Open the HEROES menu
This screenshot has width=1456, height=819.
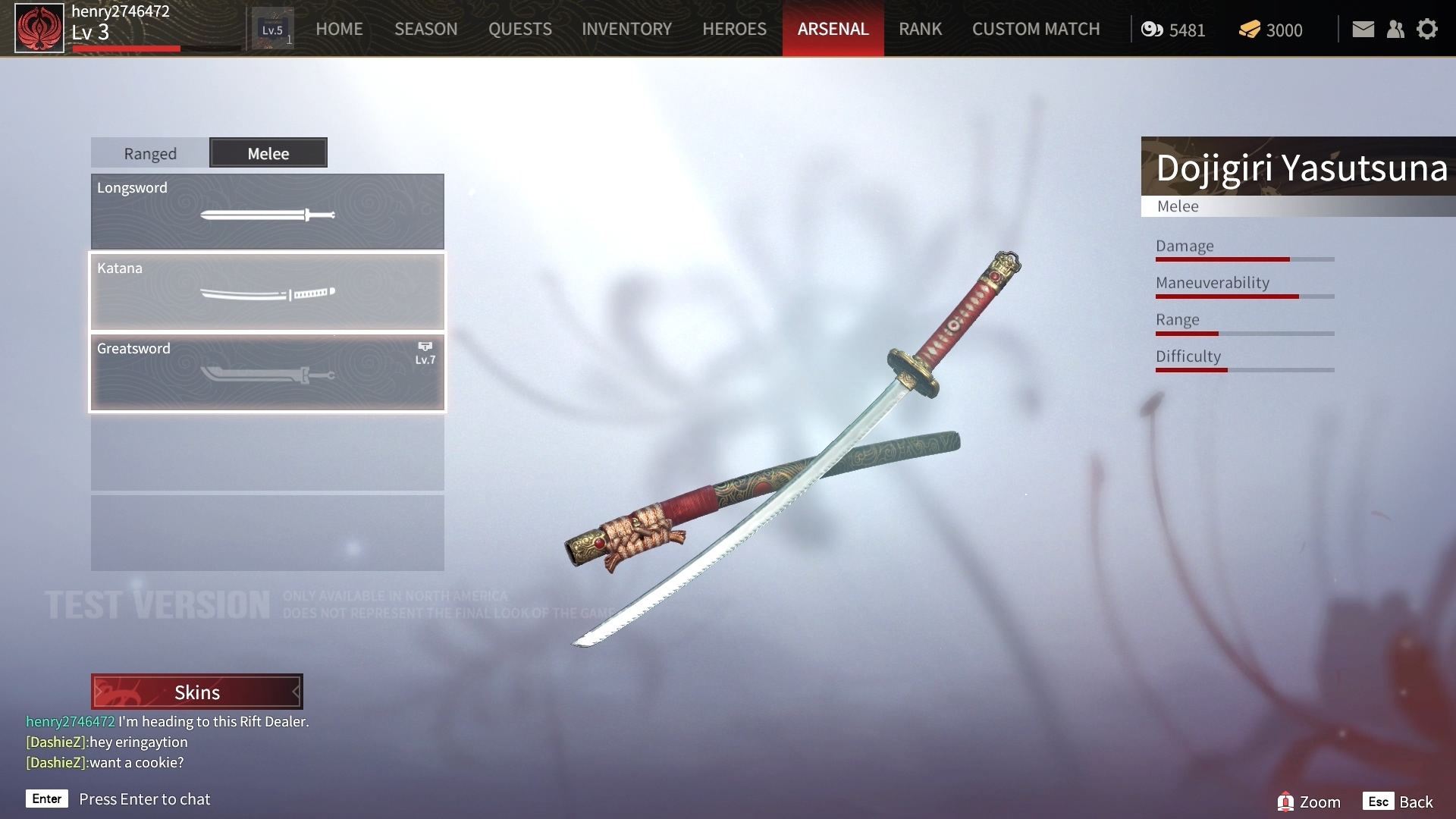coord(734,29)
